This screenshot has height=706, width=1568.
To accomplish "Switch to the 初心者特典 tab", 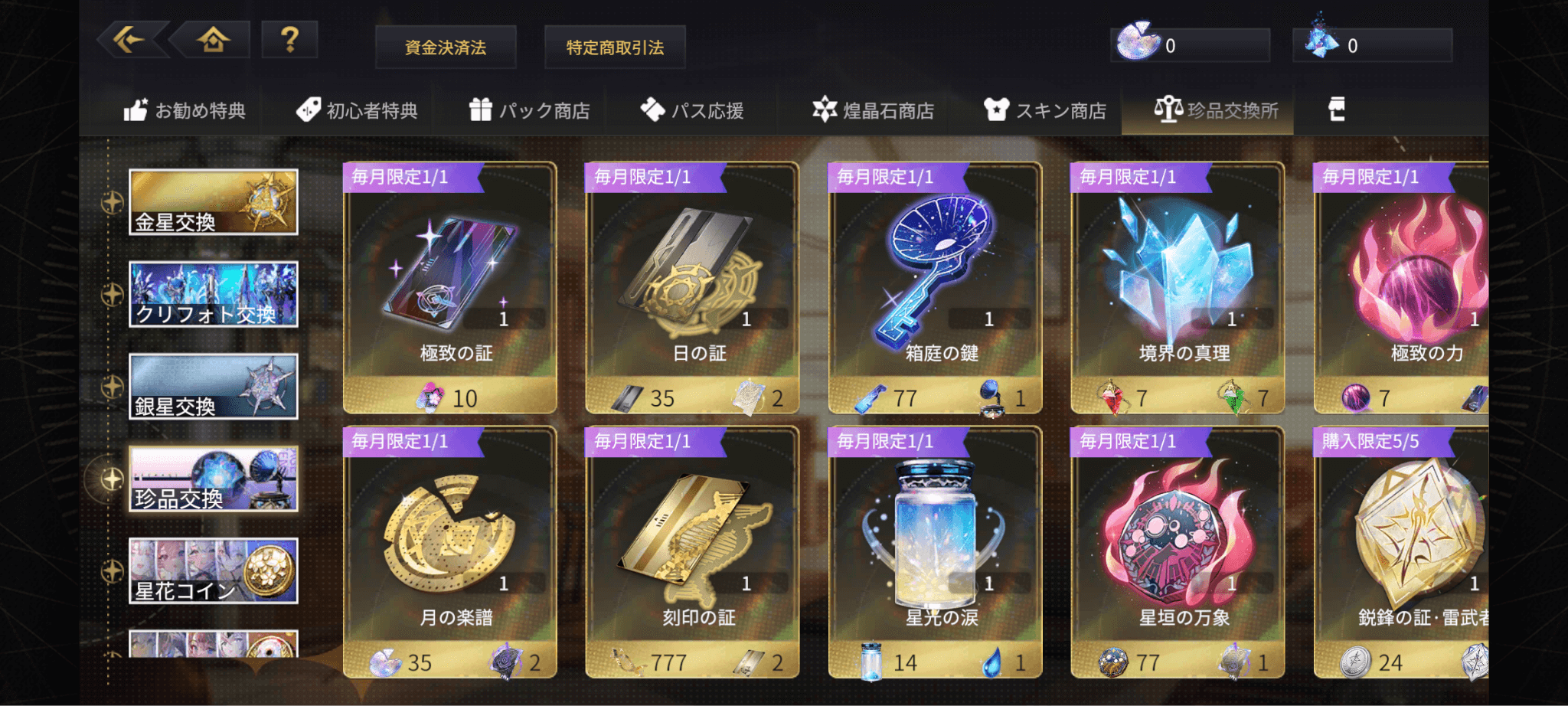I will tap(357, 111).
